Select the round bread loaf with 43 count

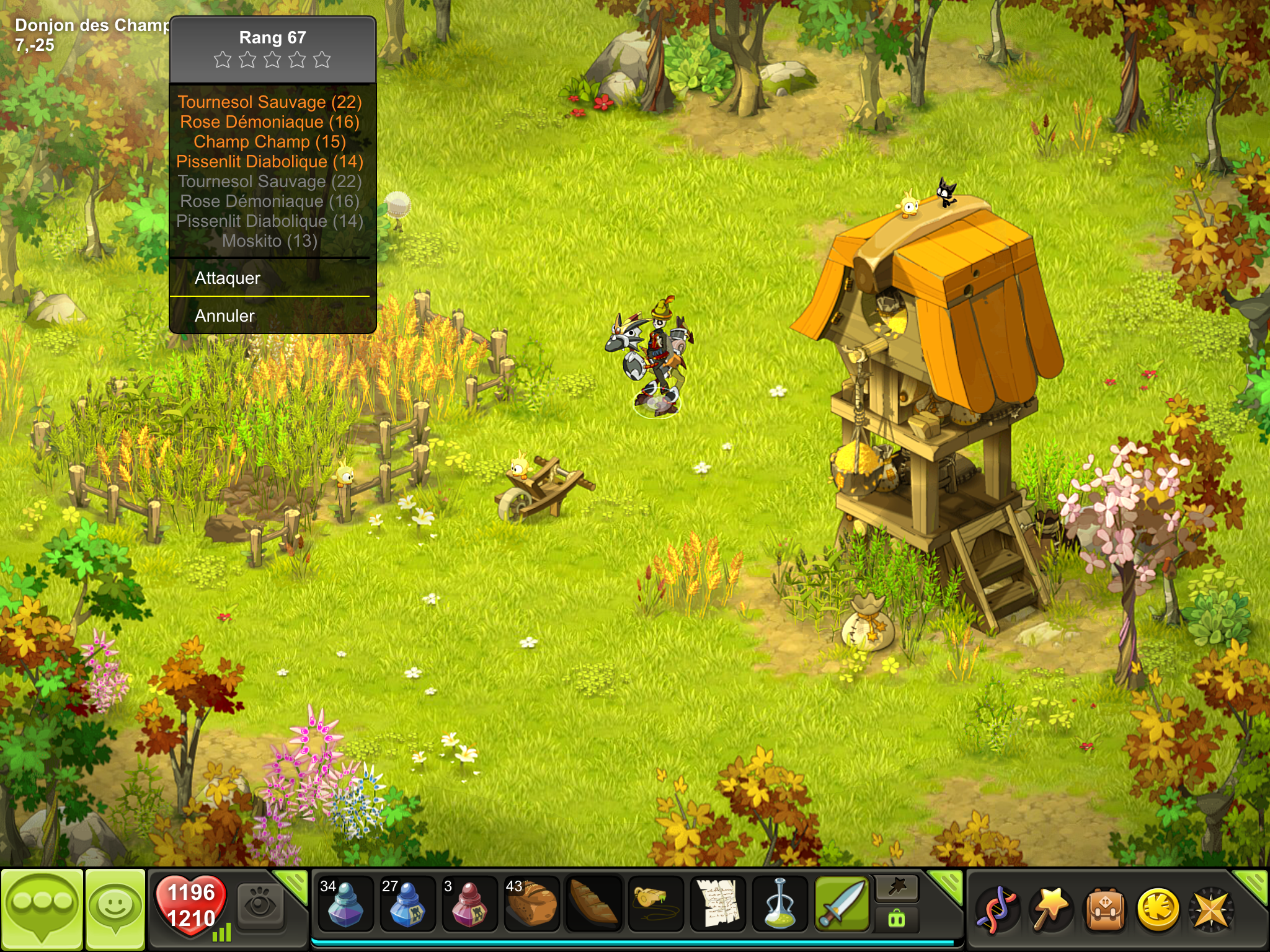pos(531,905)
